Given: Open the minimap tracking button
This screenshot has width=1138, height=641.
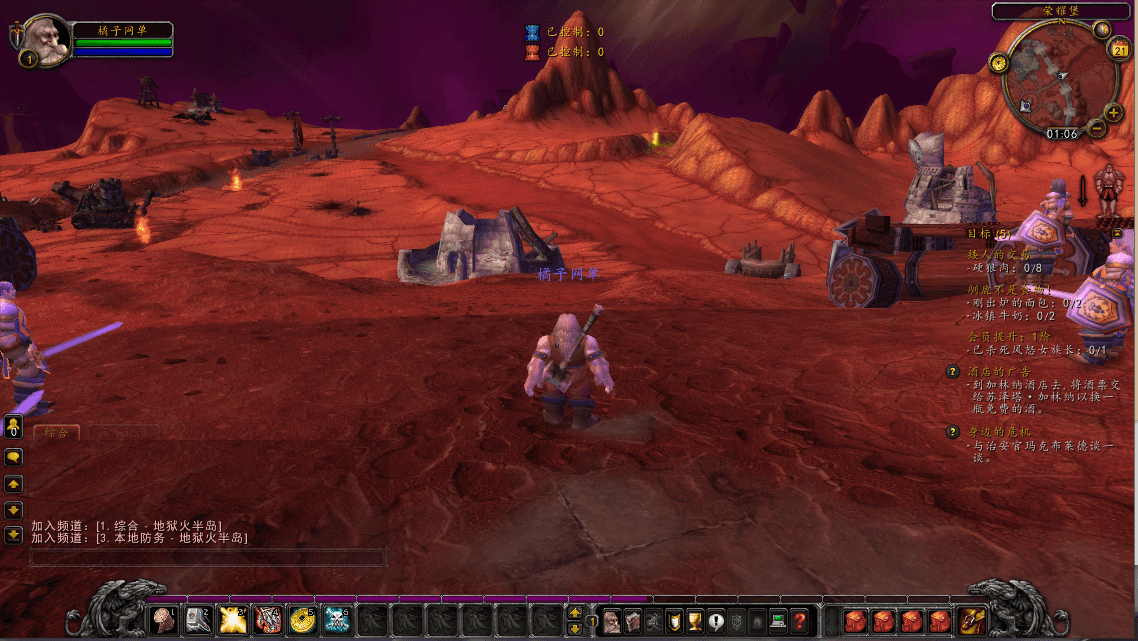Looking at the screenshot, I should [998, 63].
